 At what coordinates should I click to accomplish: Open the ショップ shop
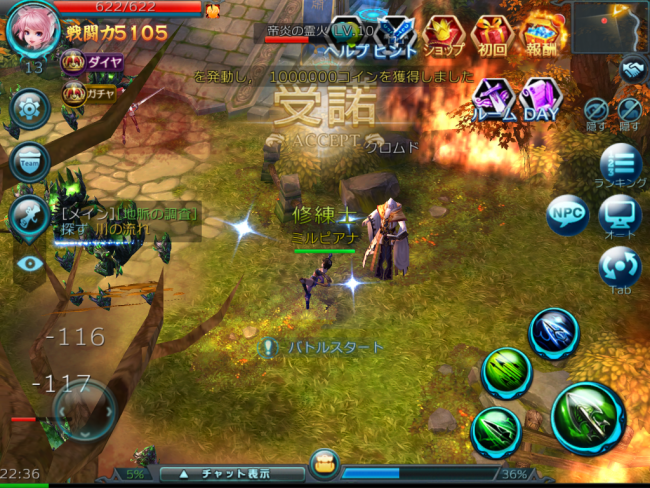pyautogui.click(x=443, y=36)
